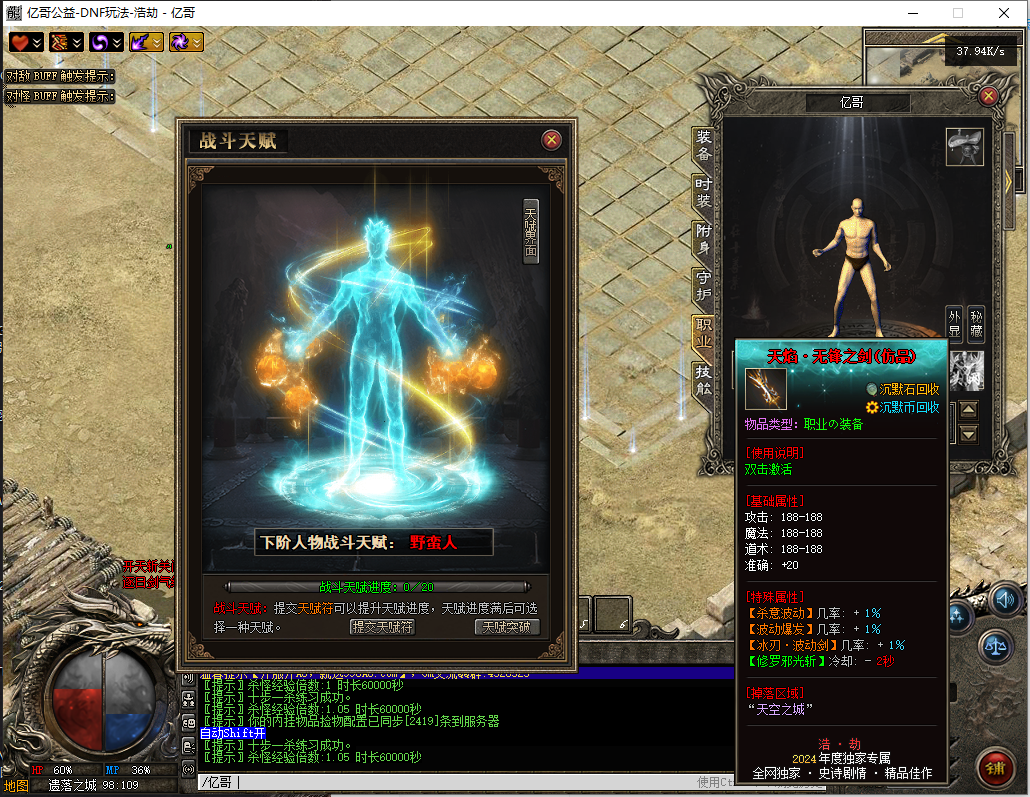The image size is (1030, 797).
Task: Activate the 天赋突破 breakthrough button
Action: 507,627
